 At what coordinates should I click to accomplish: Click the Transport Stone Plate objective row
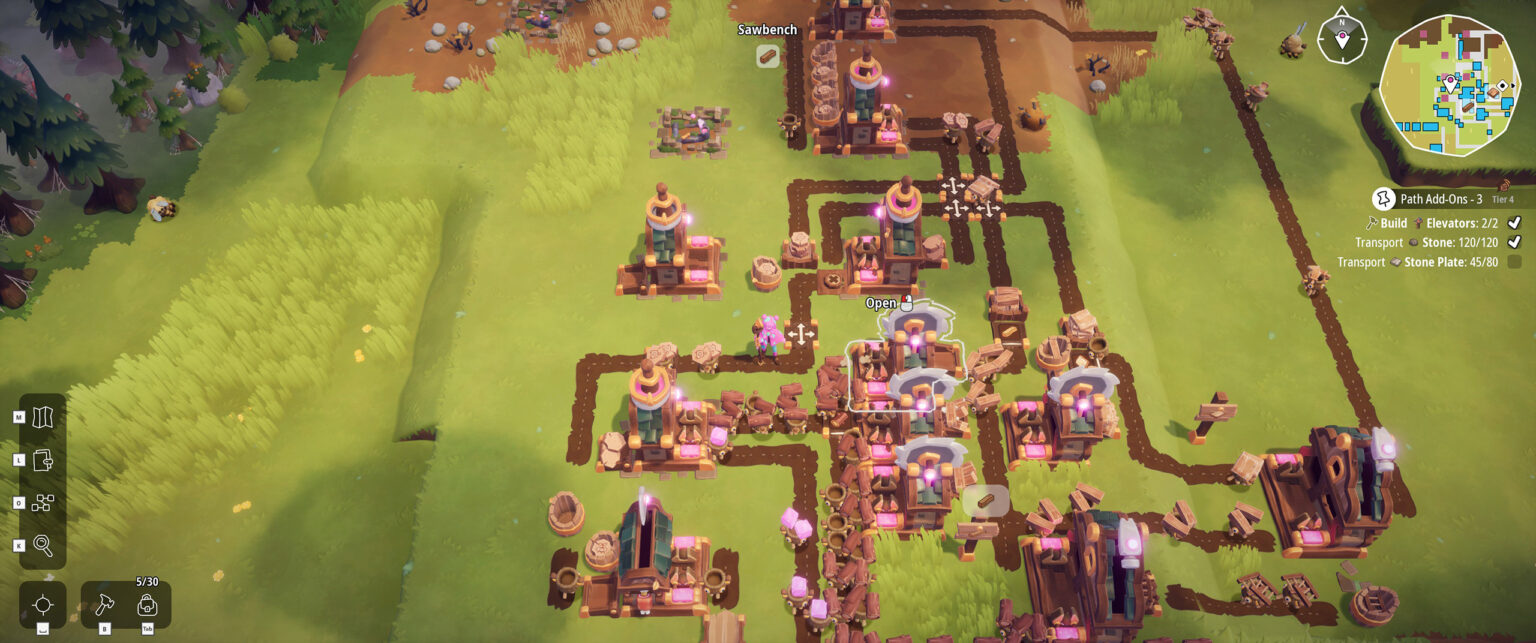tap(1428, 262)
